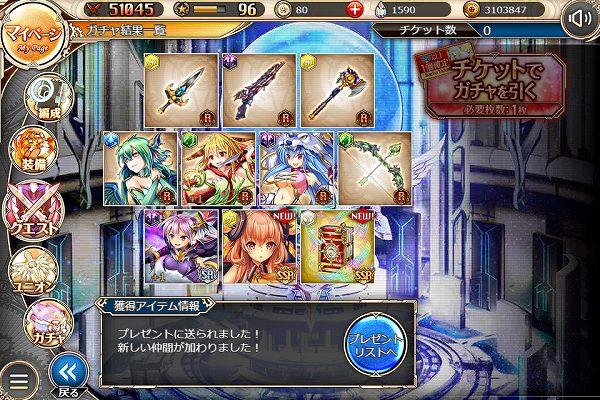Click the 戻る back button
The width and height of the screenshot is (600, 400).
pyautogui.click(x=68, y=375)
